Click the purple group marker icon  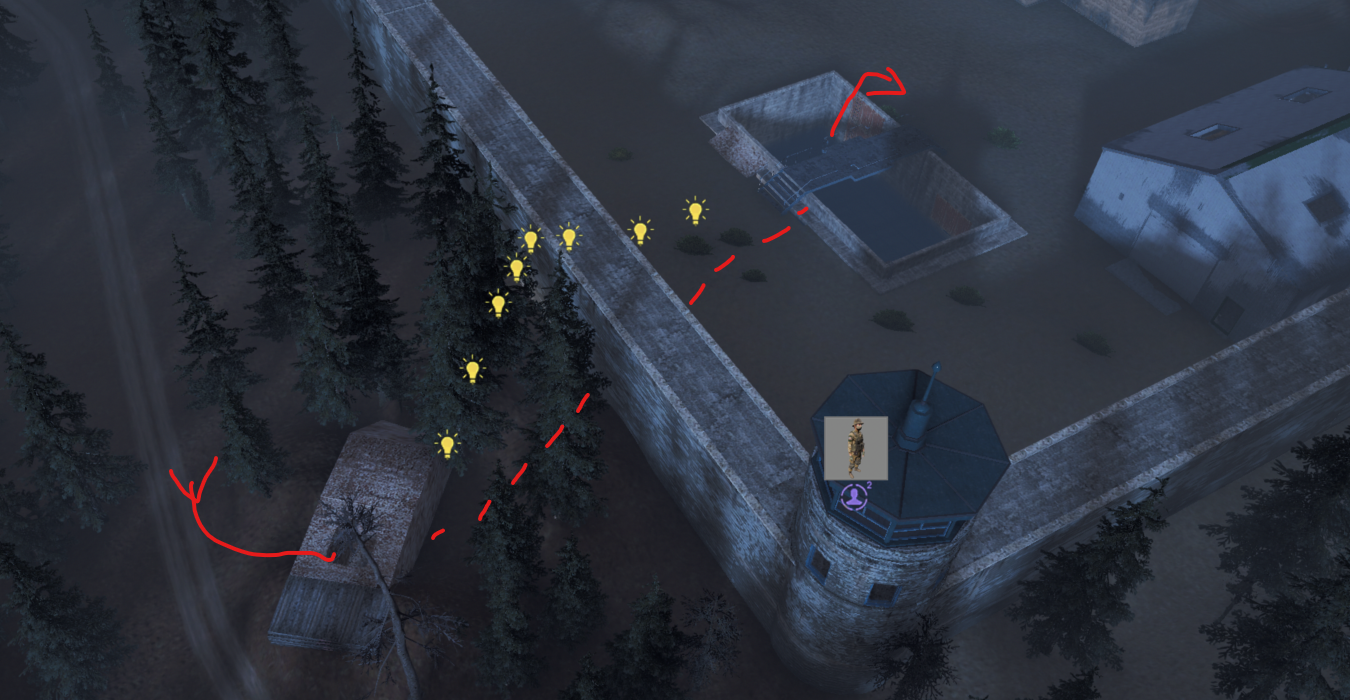click(853, 496)
